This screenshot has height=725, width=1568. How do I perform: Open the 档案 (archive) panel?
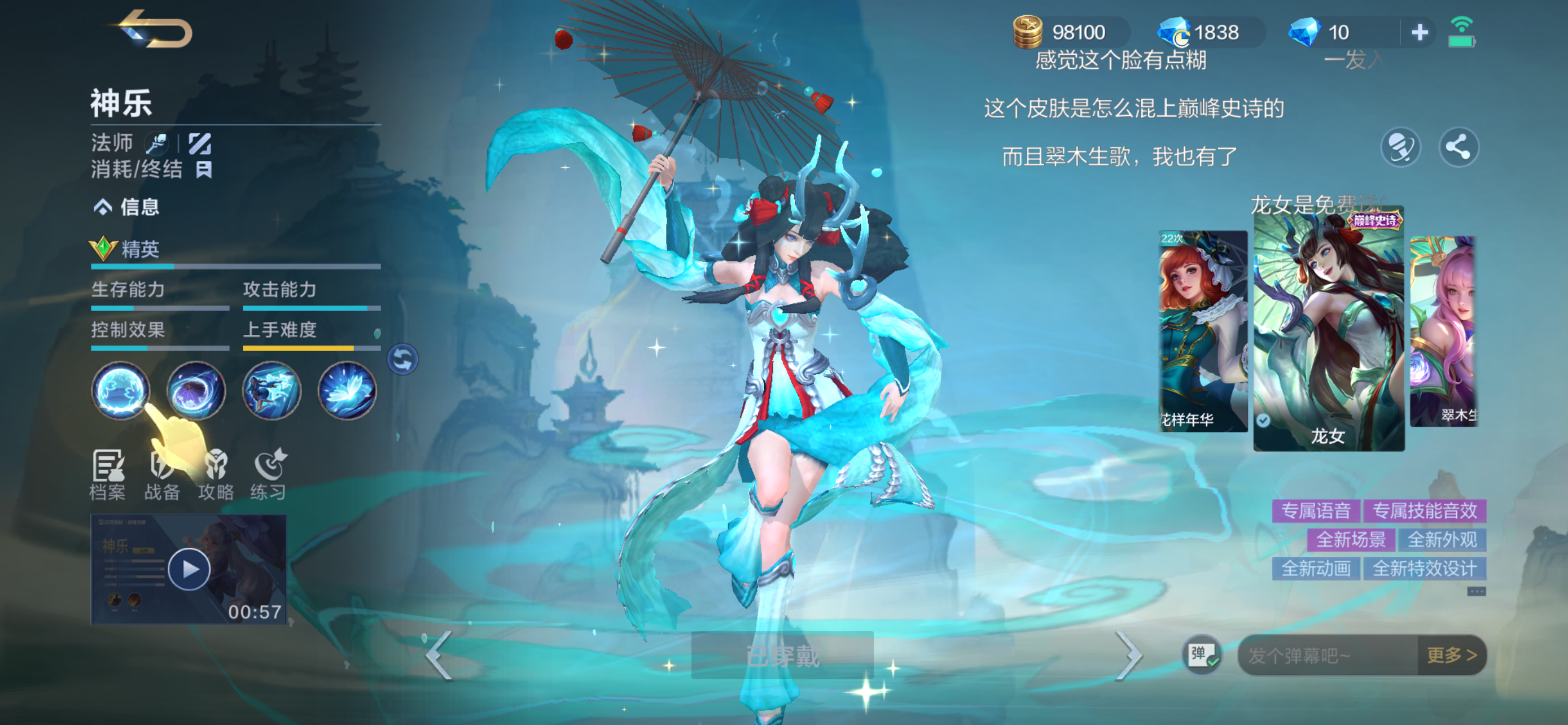point(110,475)
